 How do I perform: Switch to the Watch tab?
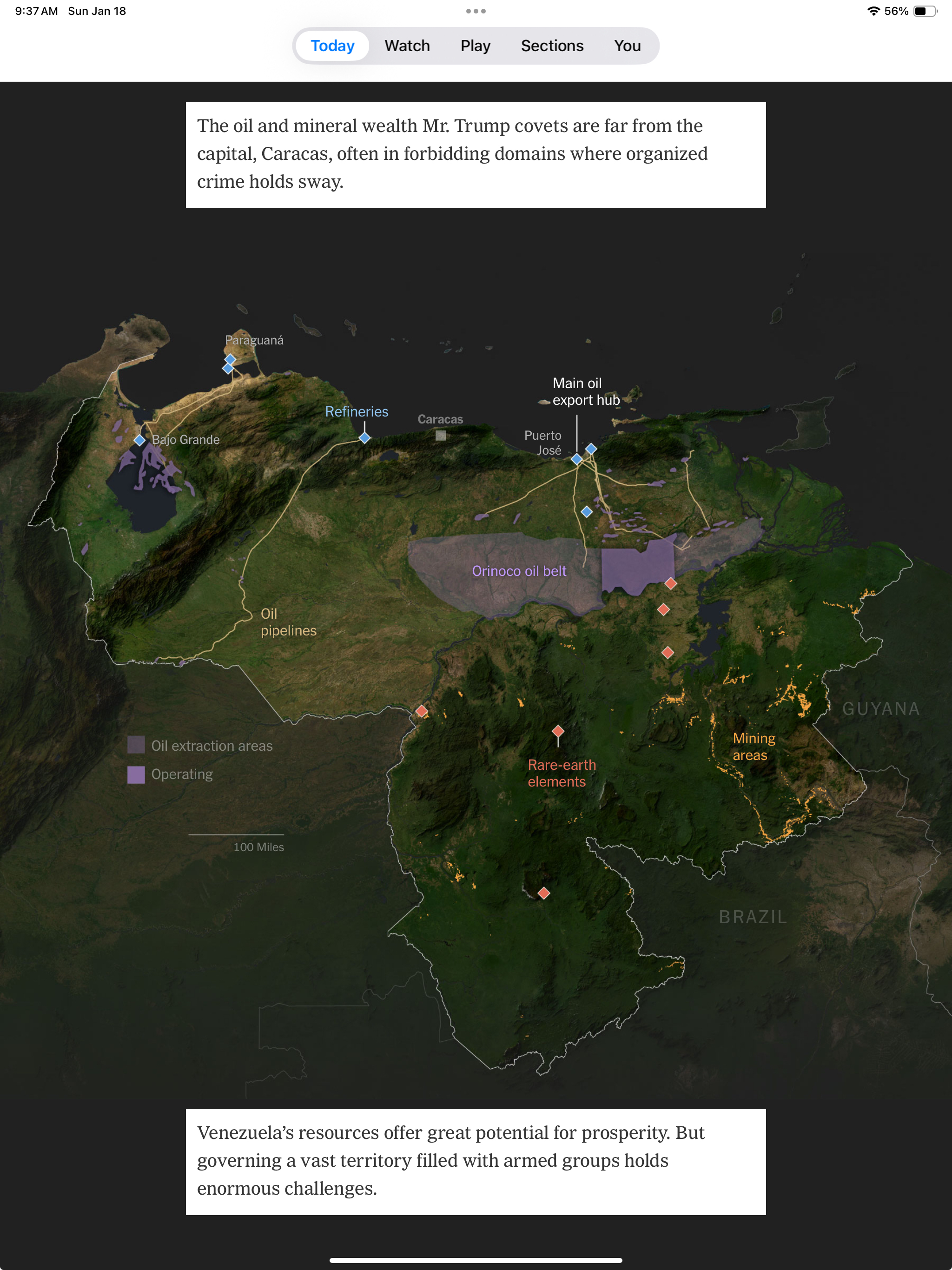point(407,46)
